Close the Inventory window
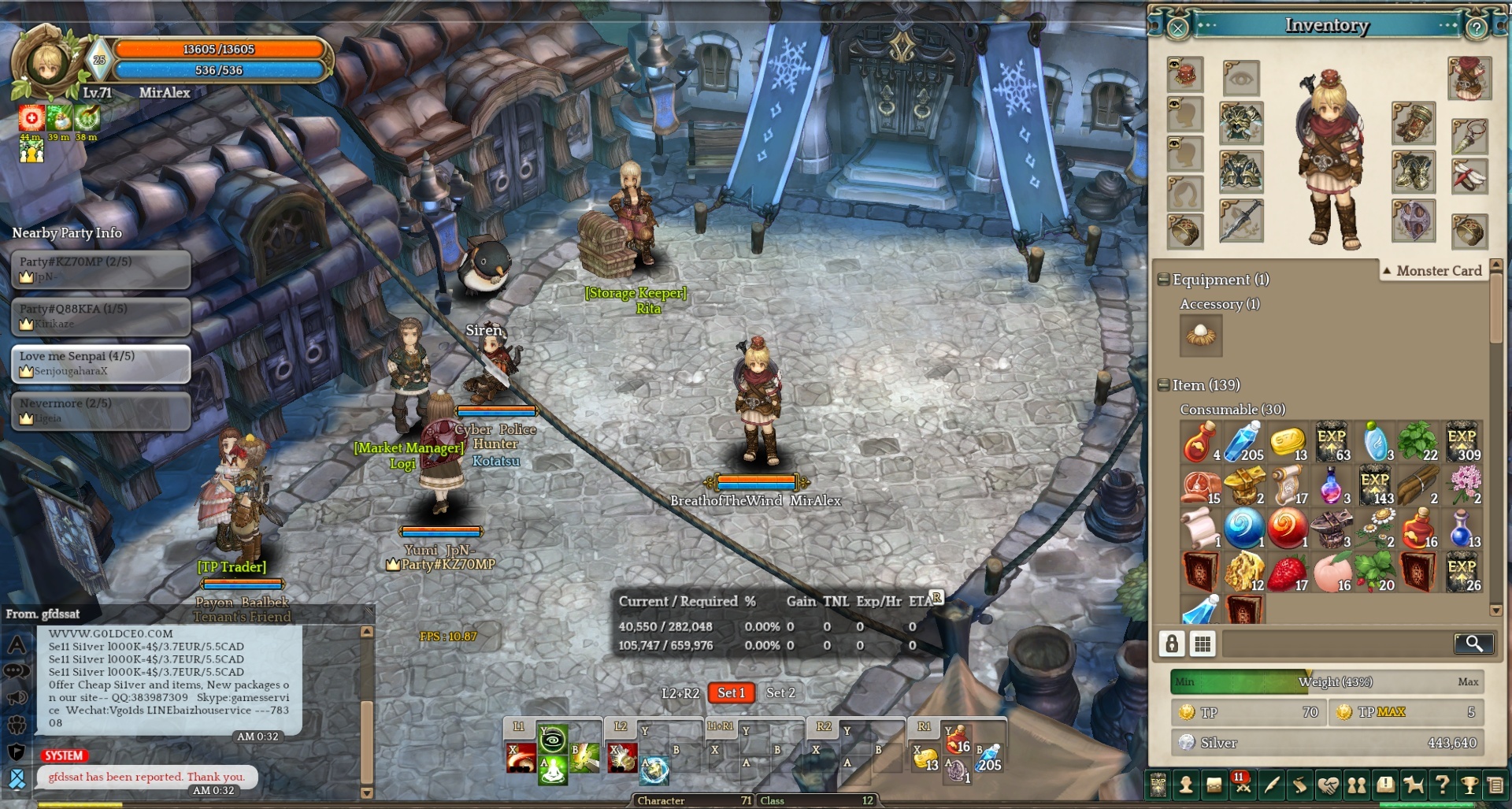The image size is (1512, 809). (x=1177, y=28)
